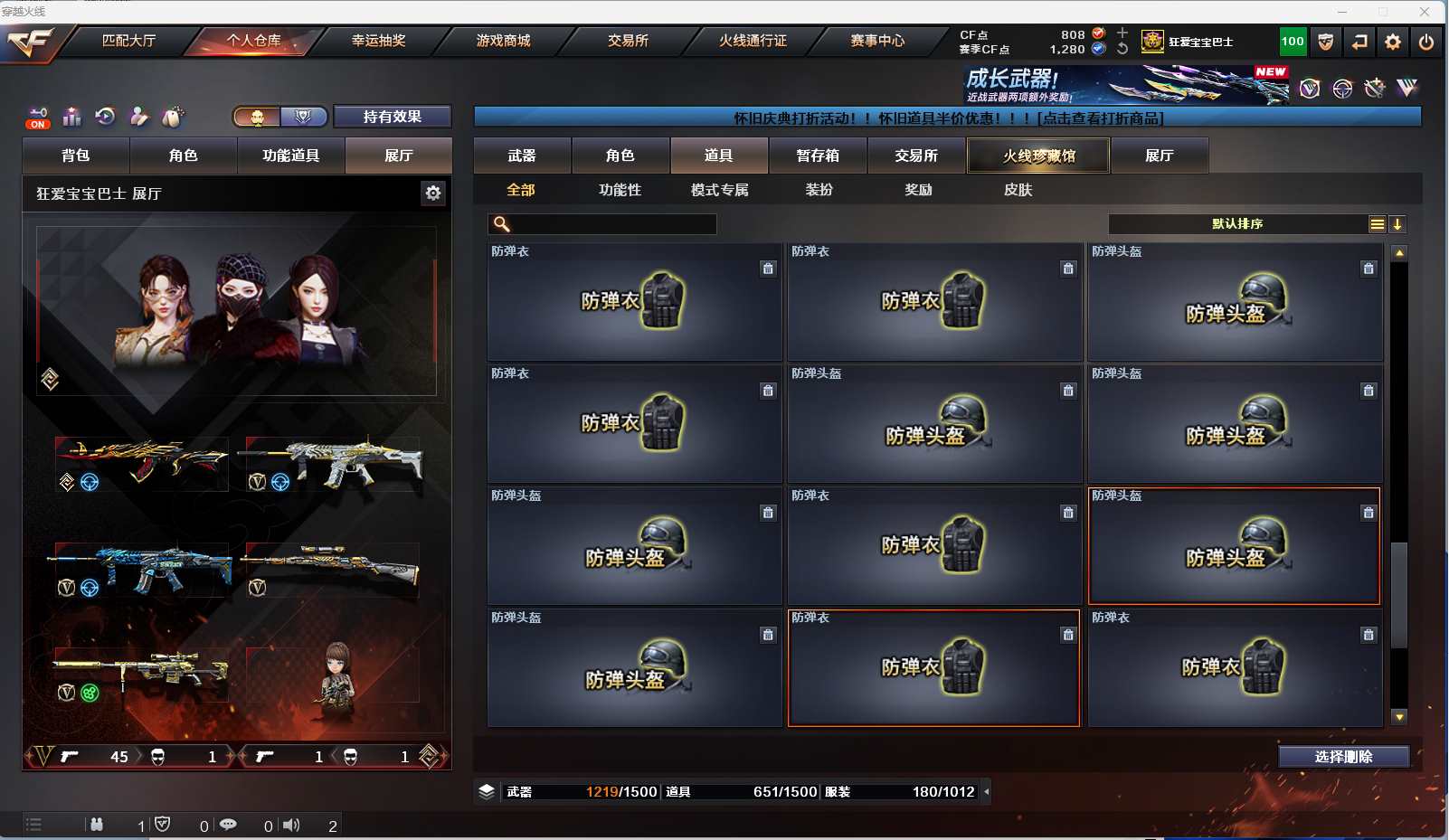Select the 武器 weapons tab
The image size is (1449, 840).
pyautogui.click(x=522, y=156)
